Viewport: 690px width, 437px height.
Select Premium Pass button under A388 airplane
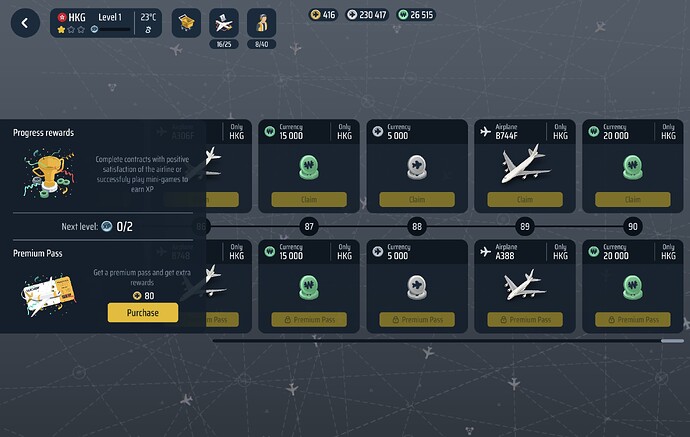click(524, 319)
